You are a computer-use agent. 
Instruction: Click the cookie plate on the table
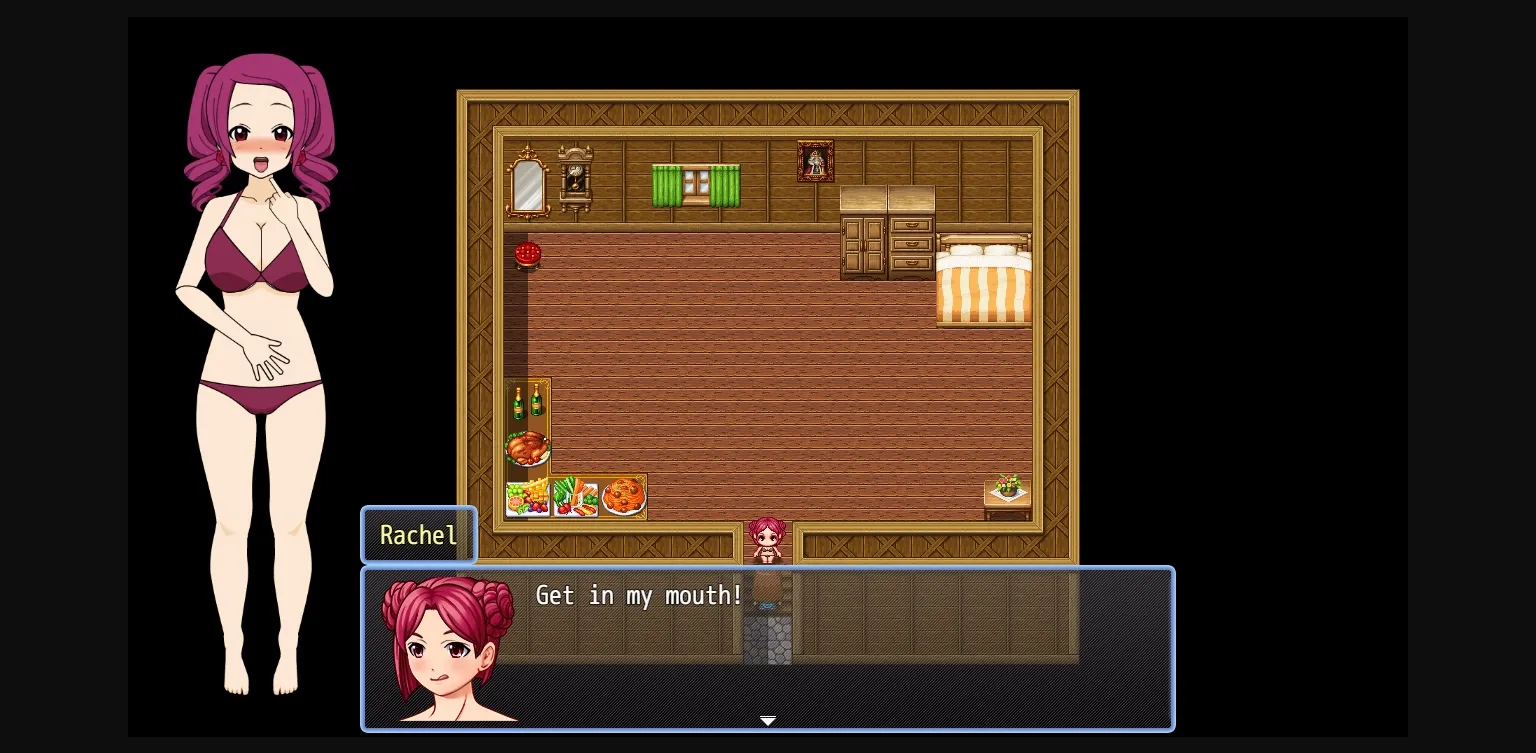623,496
